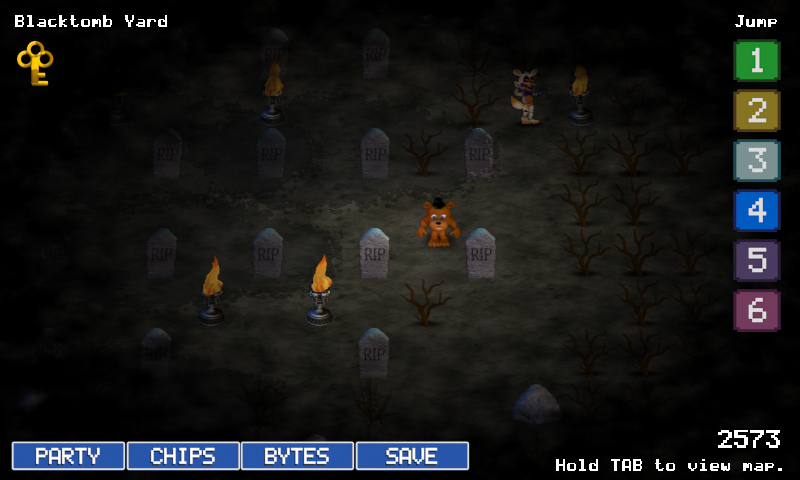
Task: Choose yellow Jump button 2
Action: pyautogui.click(x=756, y=110)
